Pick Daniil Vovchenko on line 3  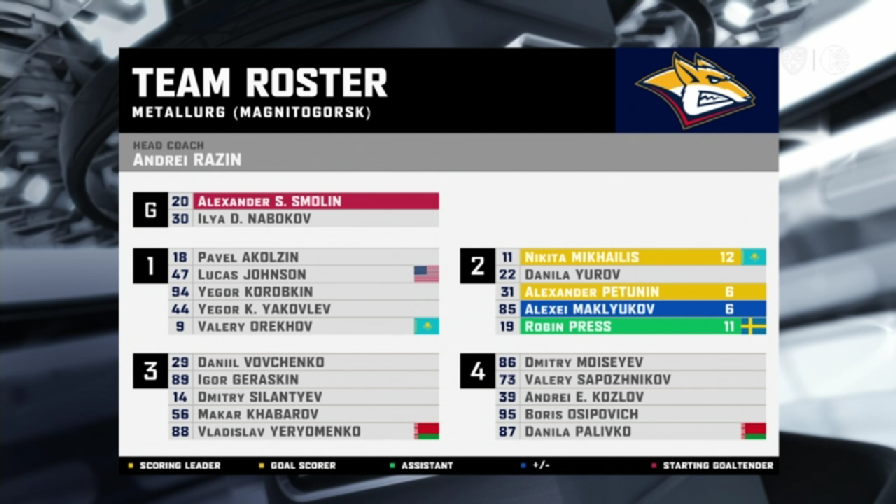coord(304,362)
